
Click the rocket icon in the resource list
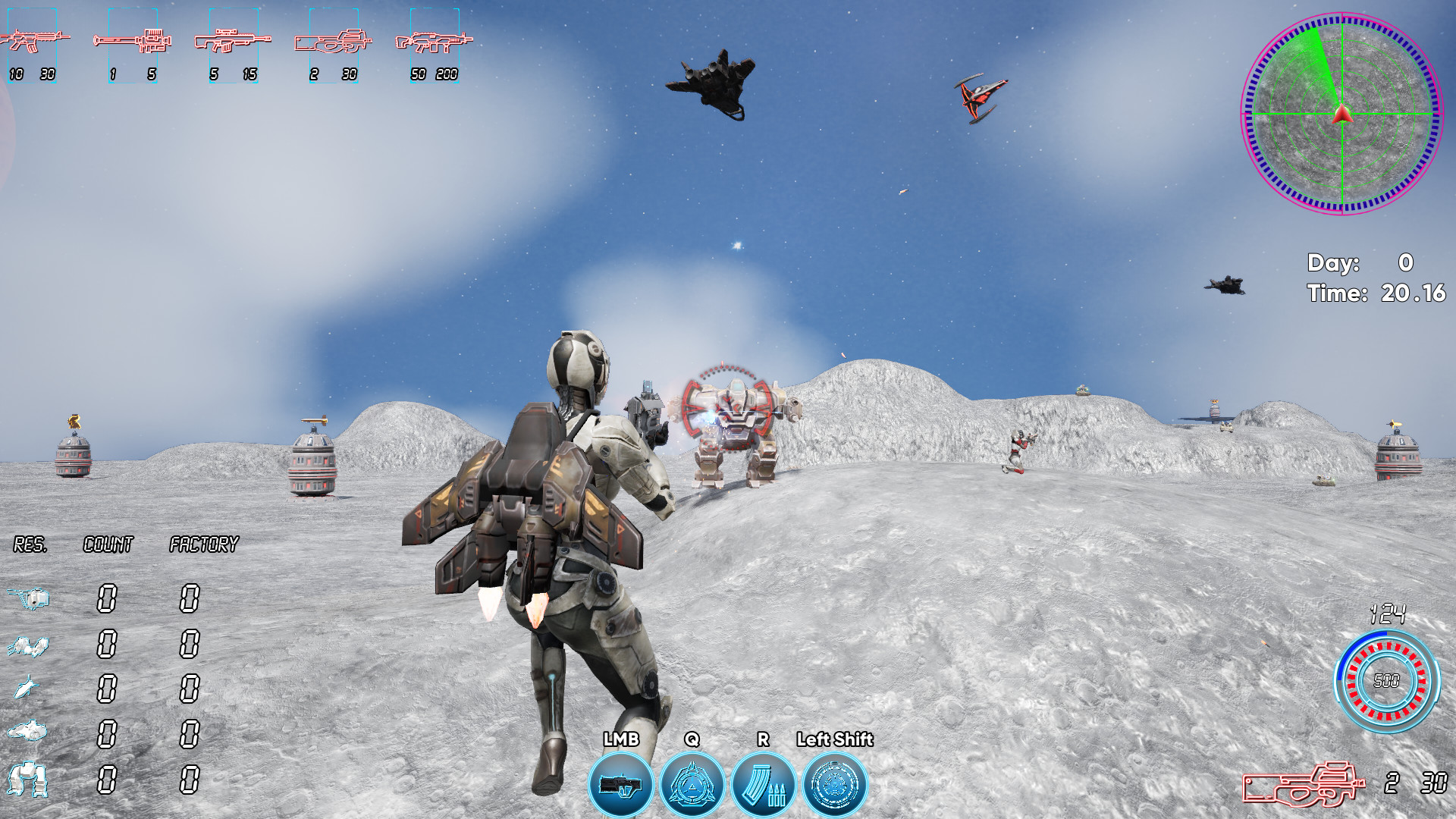pyautogui.click(x=25, y=685)
